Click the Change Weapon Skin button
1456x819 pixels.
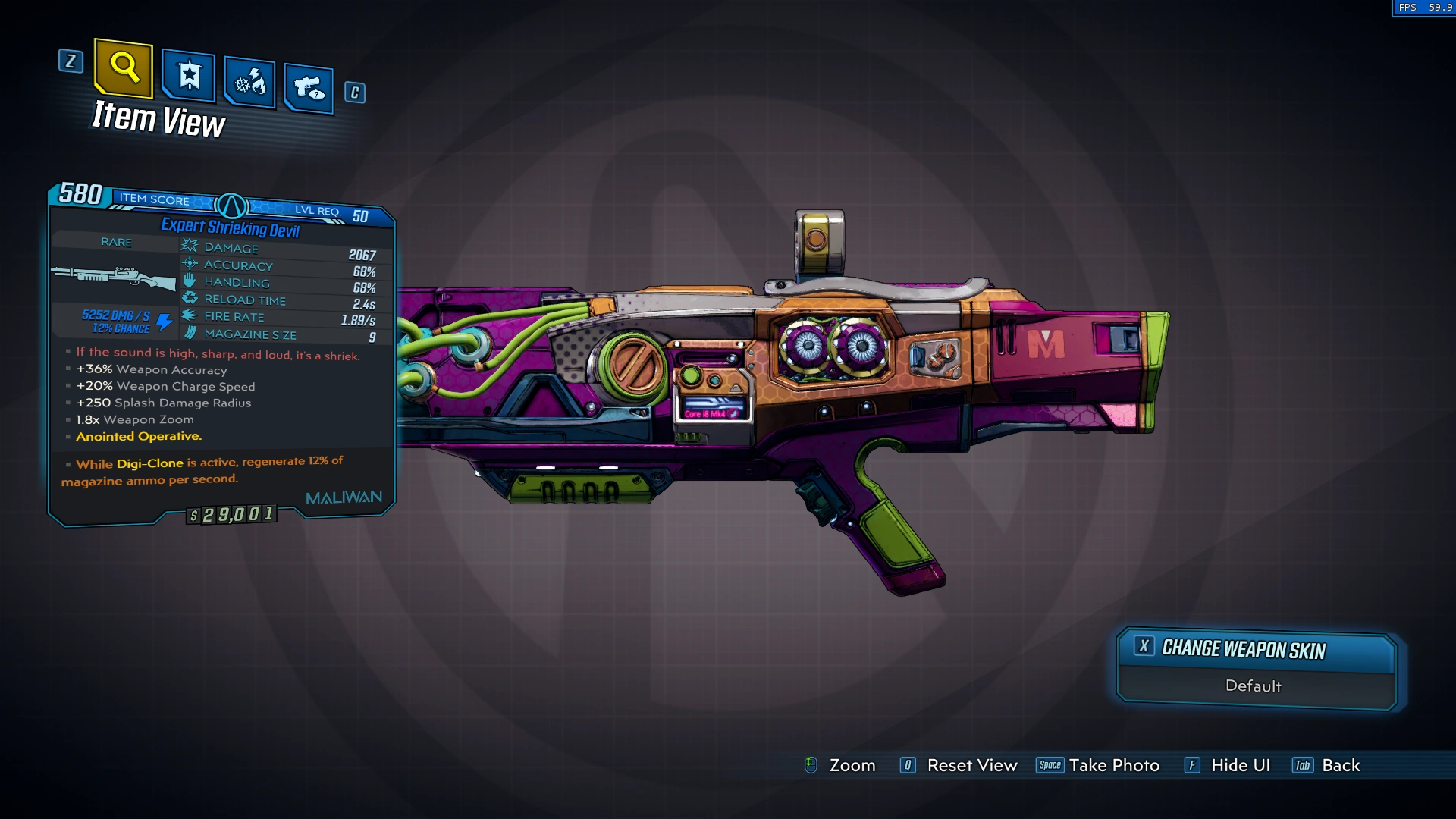pyautogui.click(x=1255, y=649)
